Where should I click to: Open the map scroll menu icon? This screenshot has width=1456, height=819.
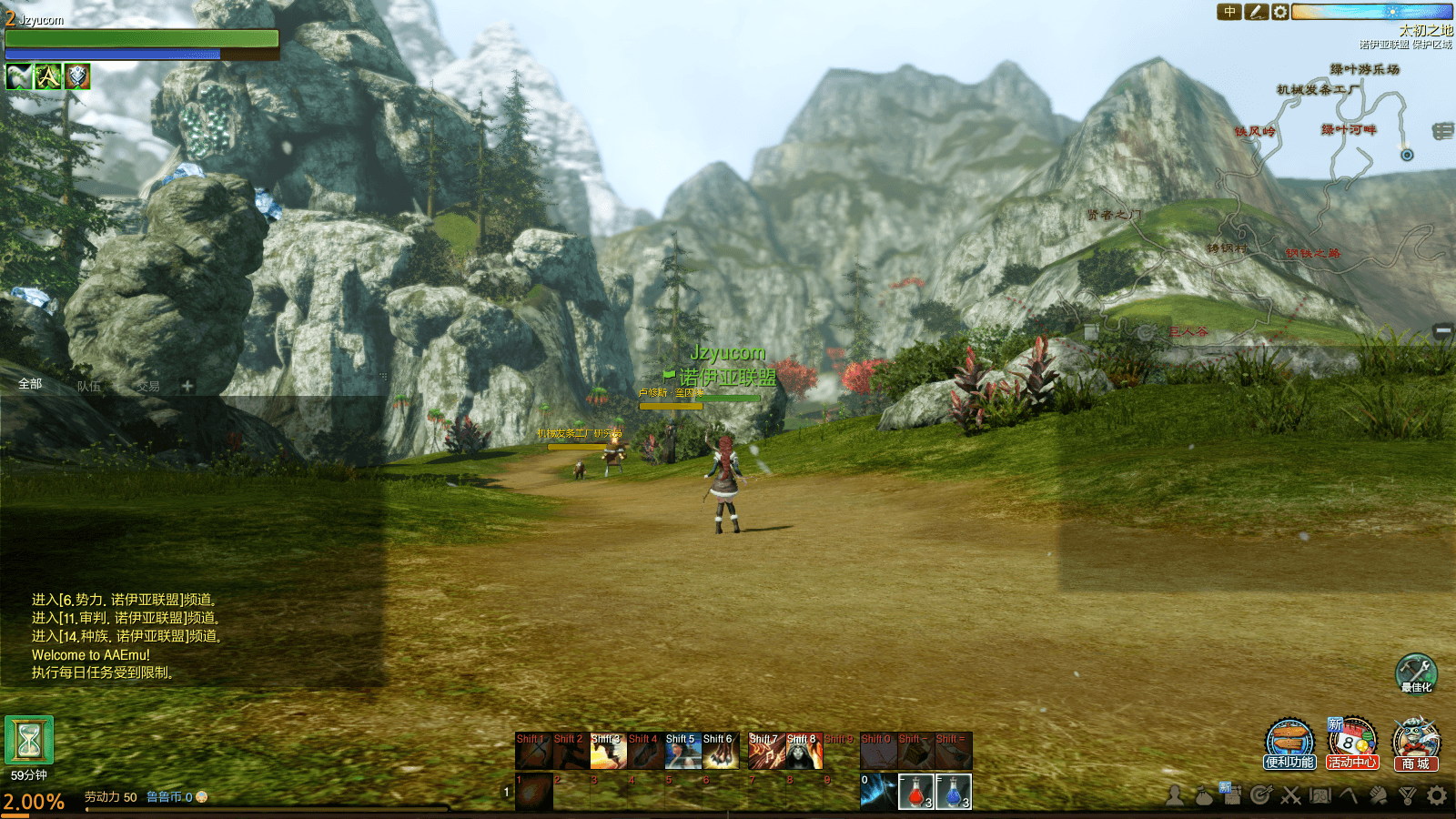(1319, 796)
